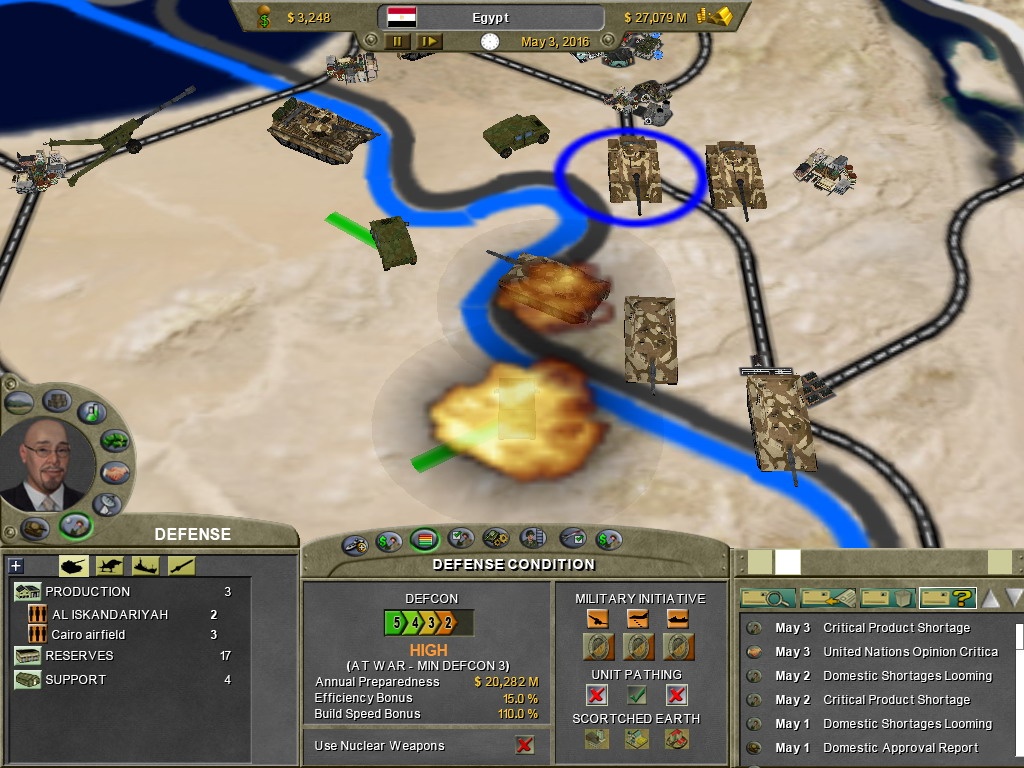Open the United Nations Opinion Critical message
The image size is (1024, 768).
(910, 652)
